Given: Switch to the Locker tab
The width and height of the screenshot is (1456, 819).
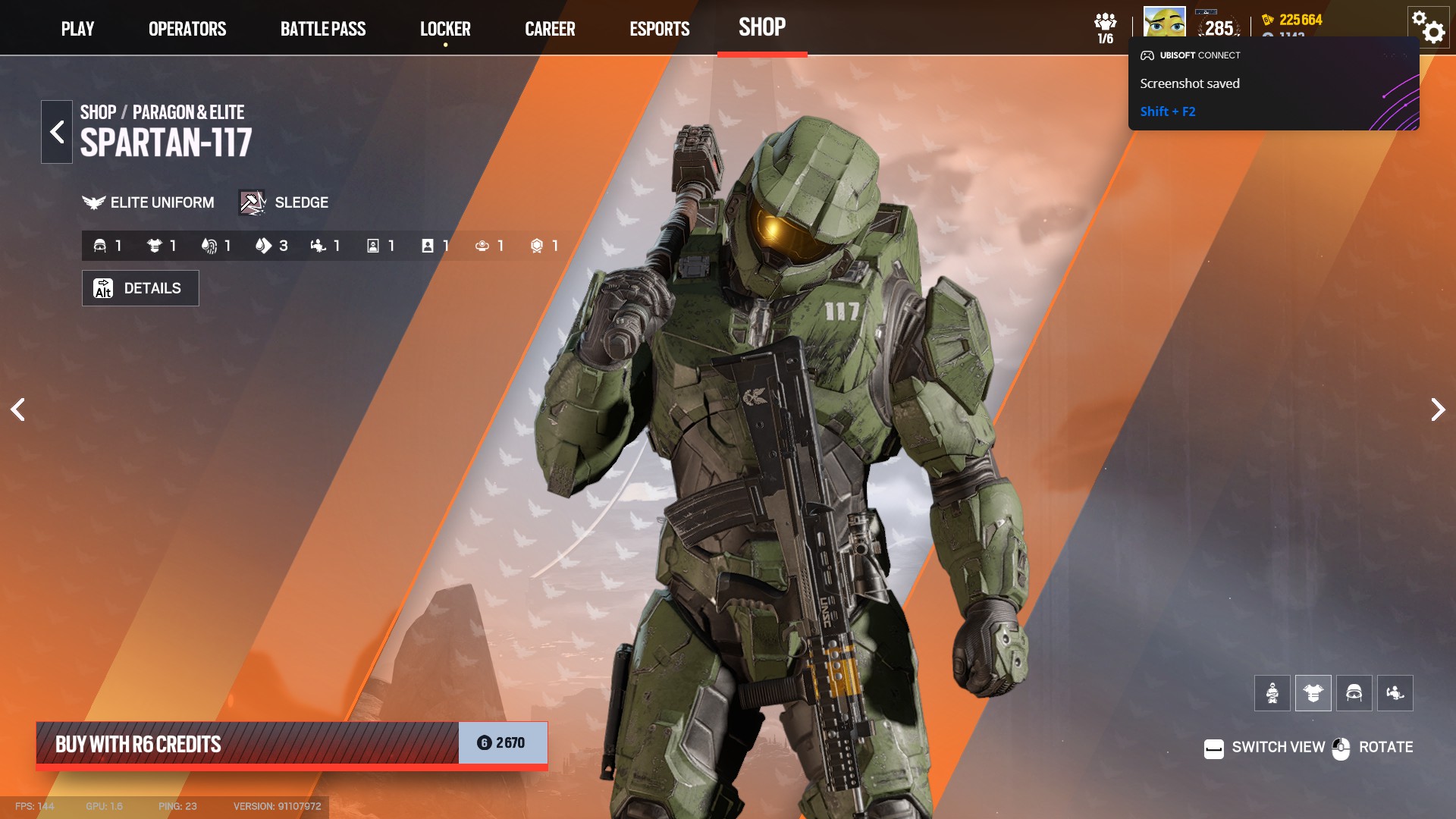Looking at the screenshot, I should (x=446, y=28).
